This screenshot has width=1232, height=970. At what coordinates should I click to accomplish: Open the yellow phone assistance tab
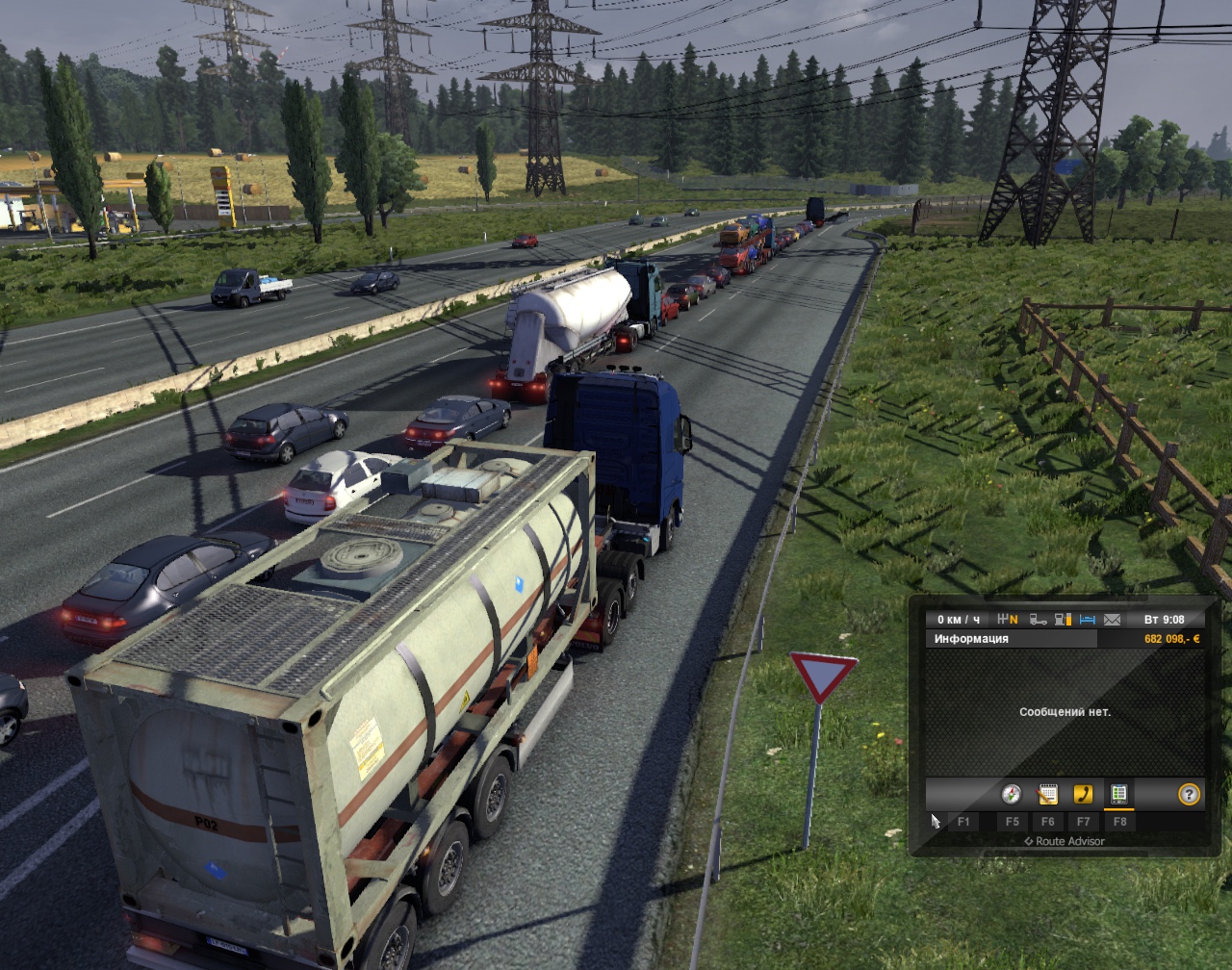1083,794
